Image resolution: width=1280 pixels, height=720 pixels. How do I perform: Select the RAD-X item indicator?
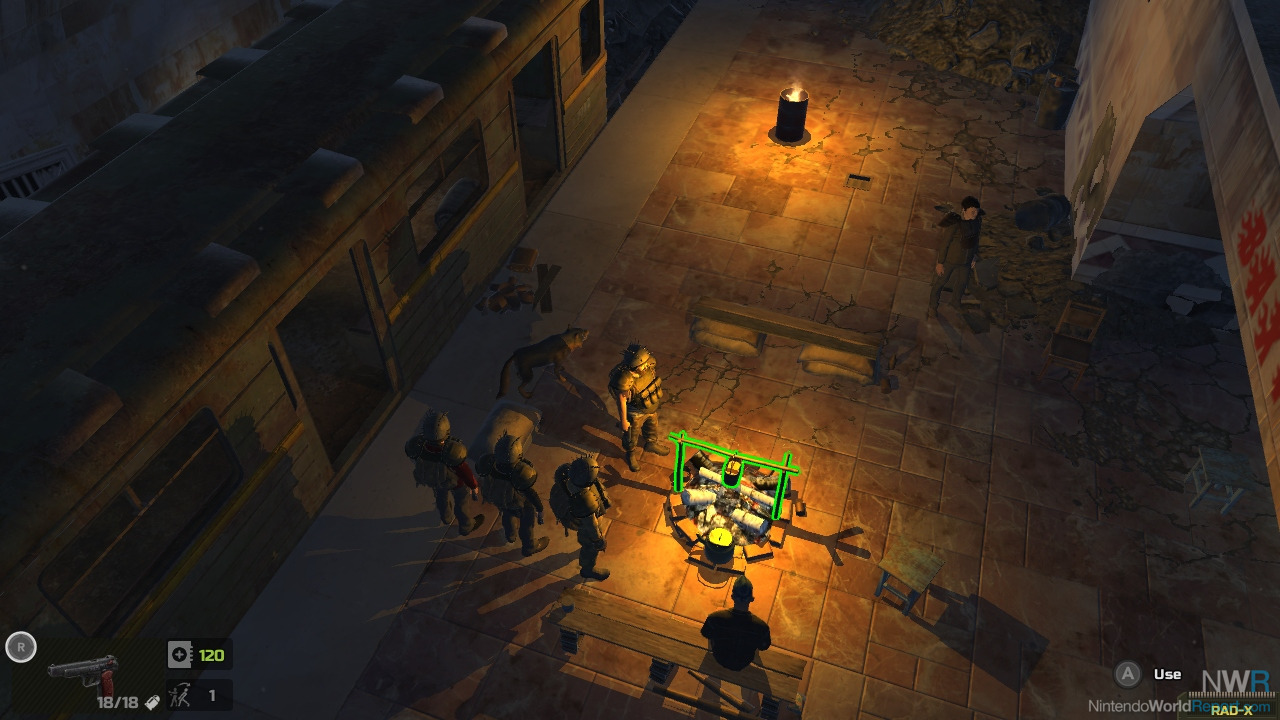1232,710
